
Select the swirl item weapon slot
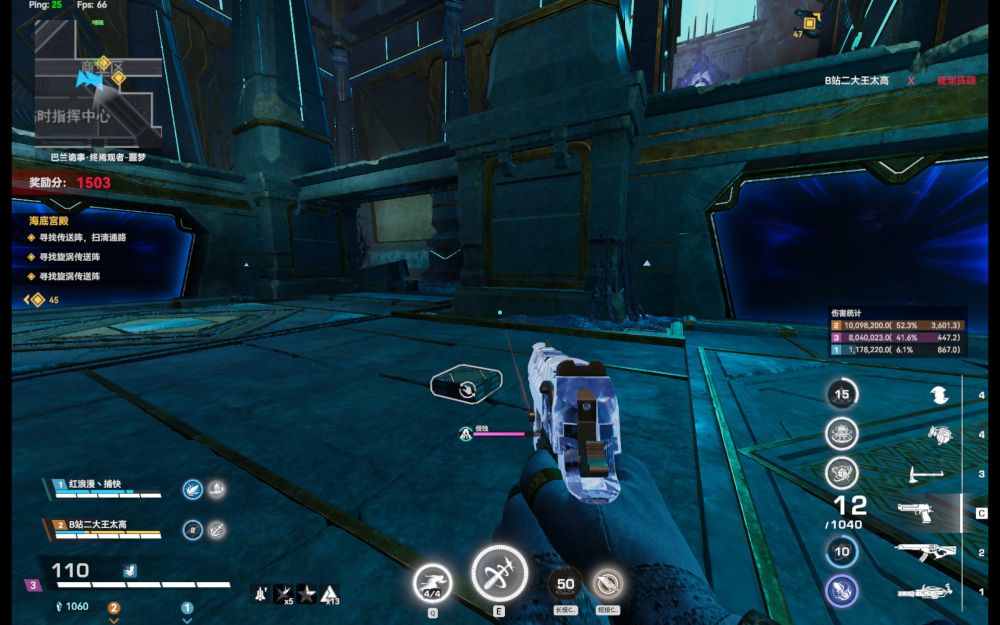[x=938, y=395]
